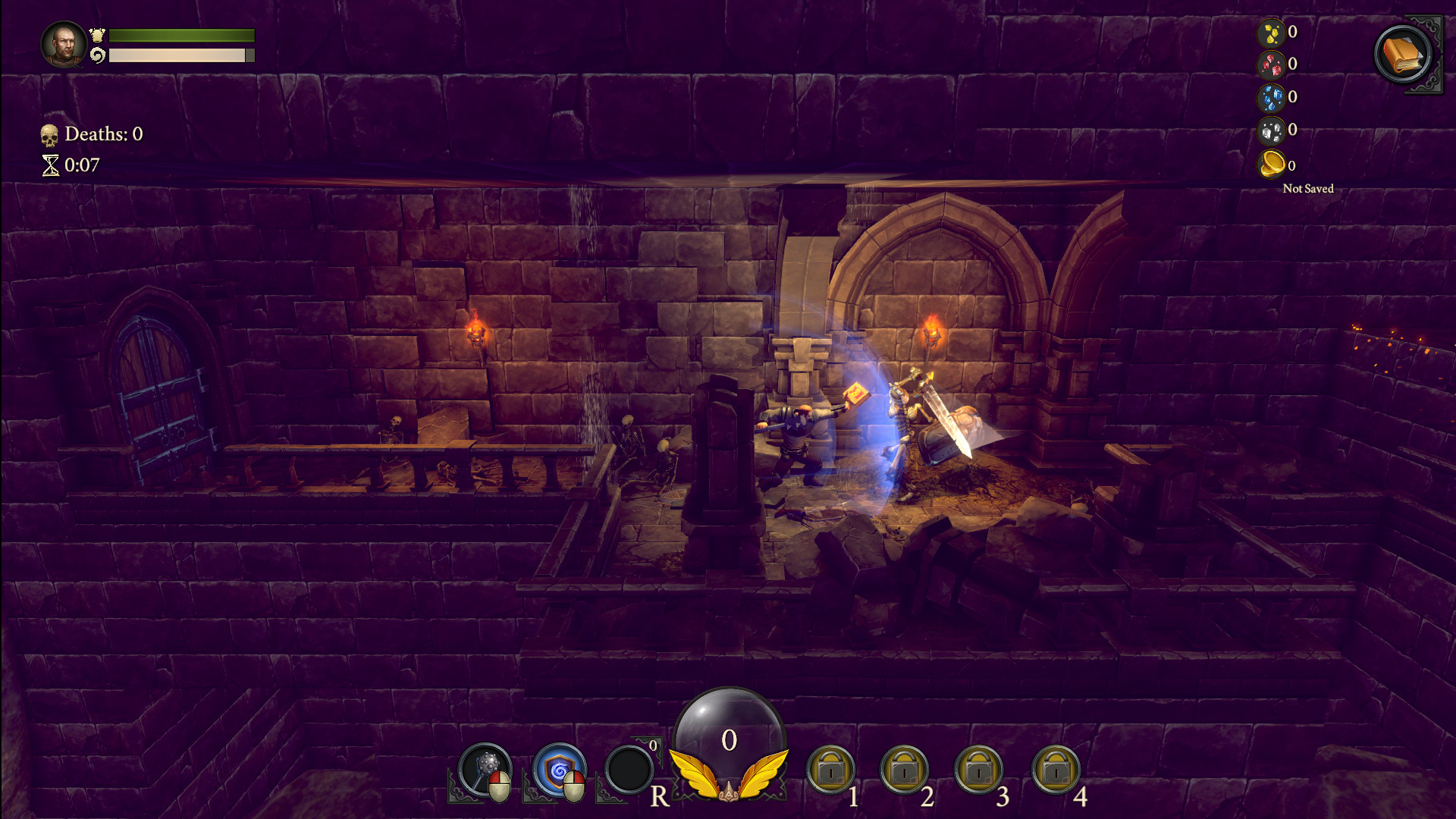
Task: Click the swirl icon beside the stamina bar
Action: tap(98, 54)
